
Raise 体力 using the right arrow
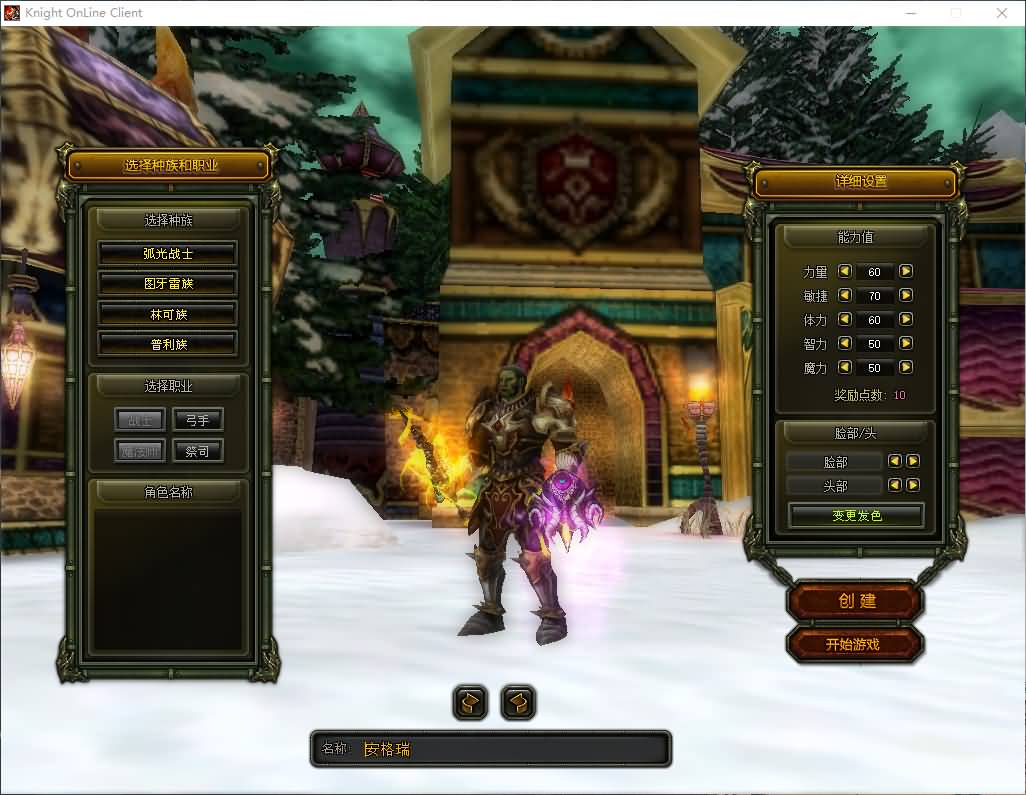pyautogui.click(x=906, y=319)
